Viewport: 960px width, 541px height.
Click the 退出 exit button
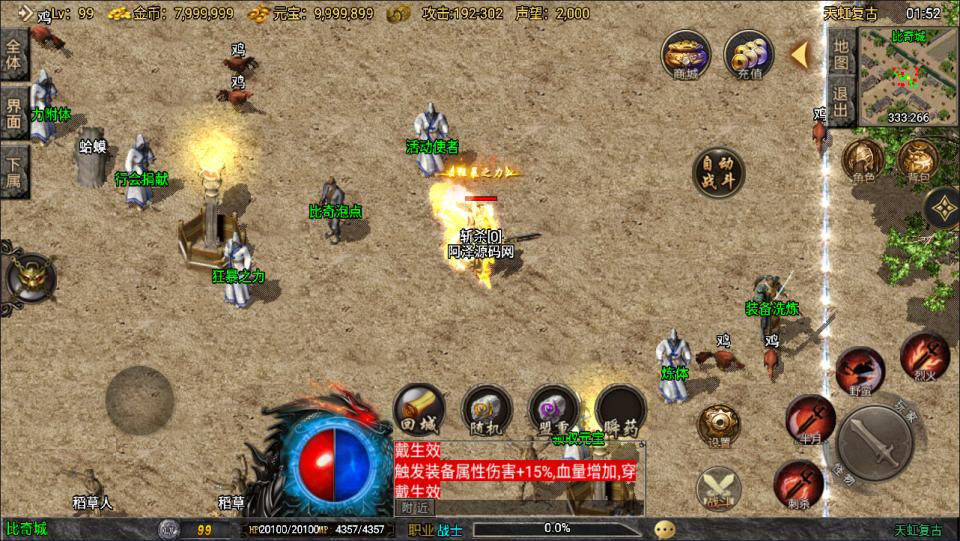(841, 102)
